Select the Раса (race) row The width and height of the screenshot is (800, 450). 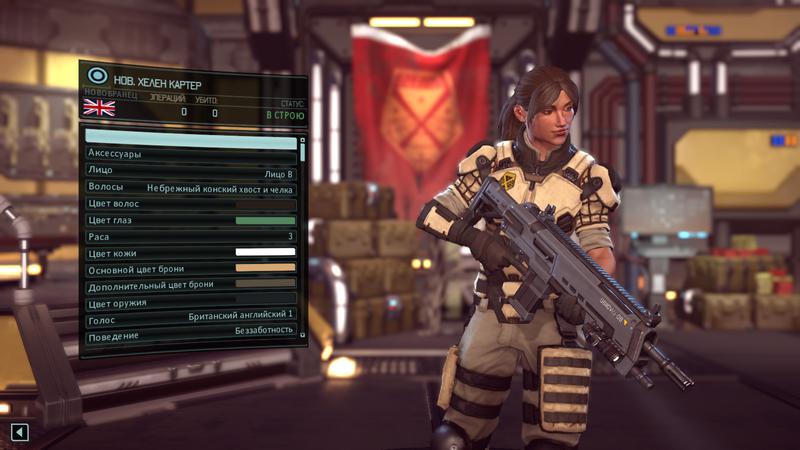click(191, 237)
